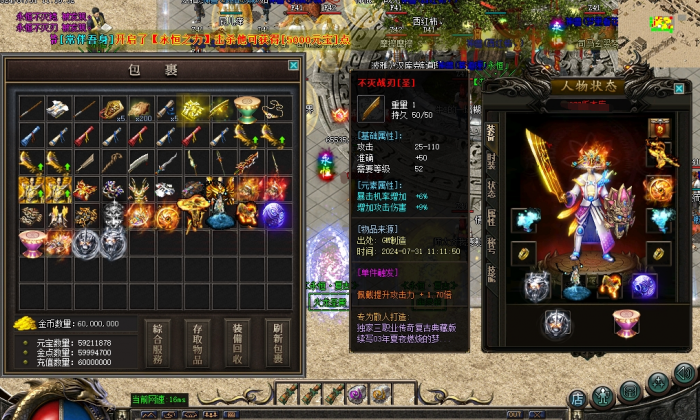Screen dimensions: 700x420
Task: Open the 属性 attributes tab
Action: [491, 217]
